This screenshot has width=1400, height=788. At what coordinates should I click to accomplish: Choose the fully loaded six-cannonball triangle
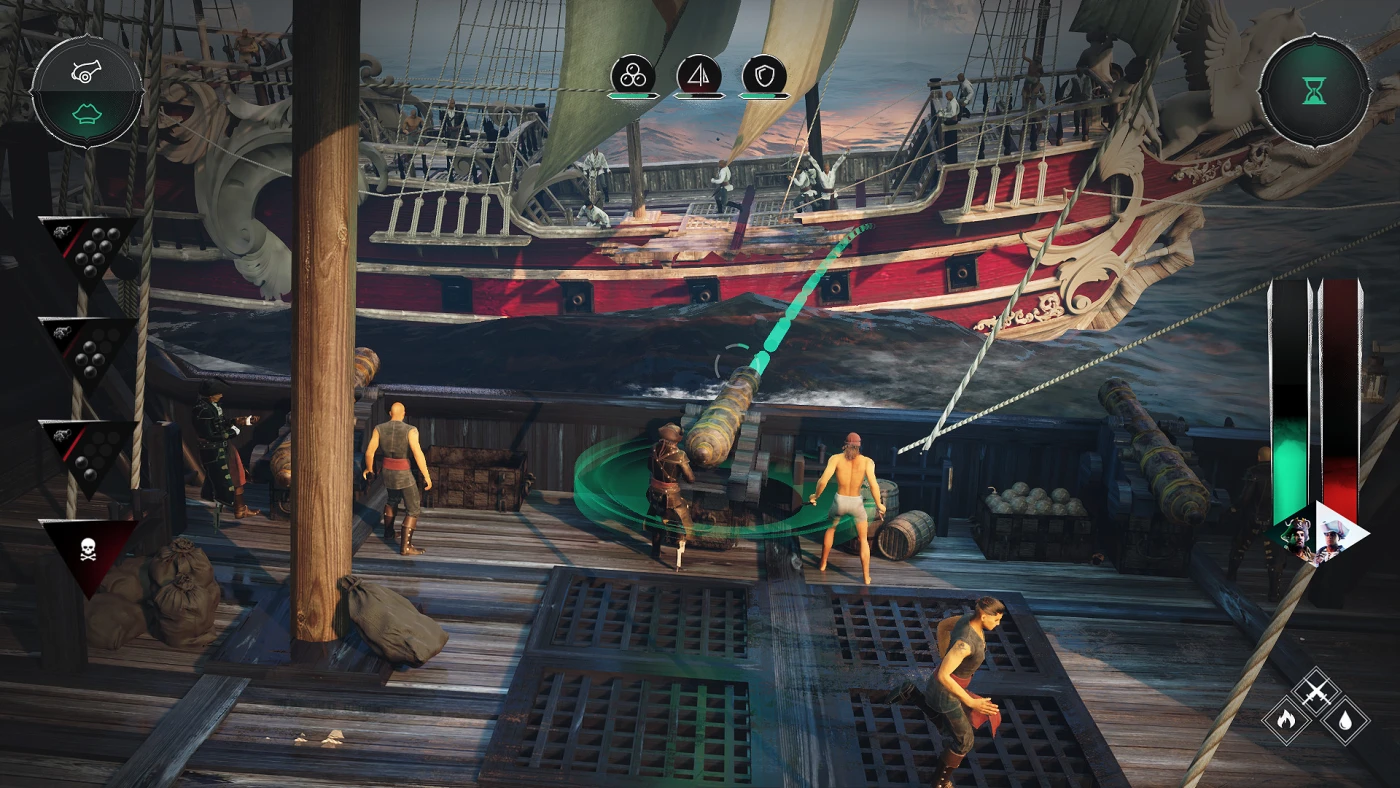[90, 246]
